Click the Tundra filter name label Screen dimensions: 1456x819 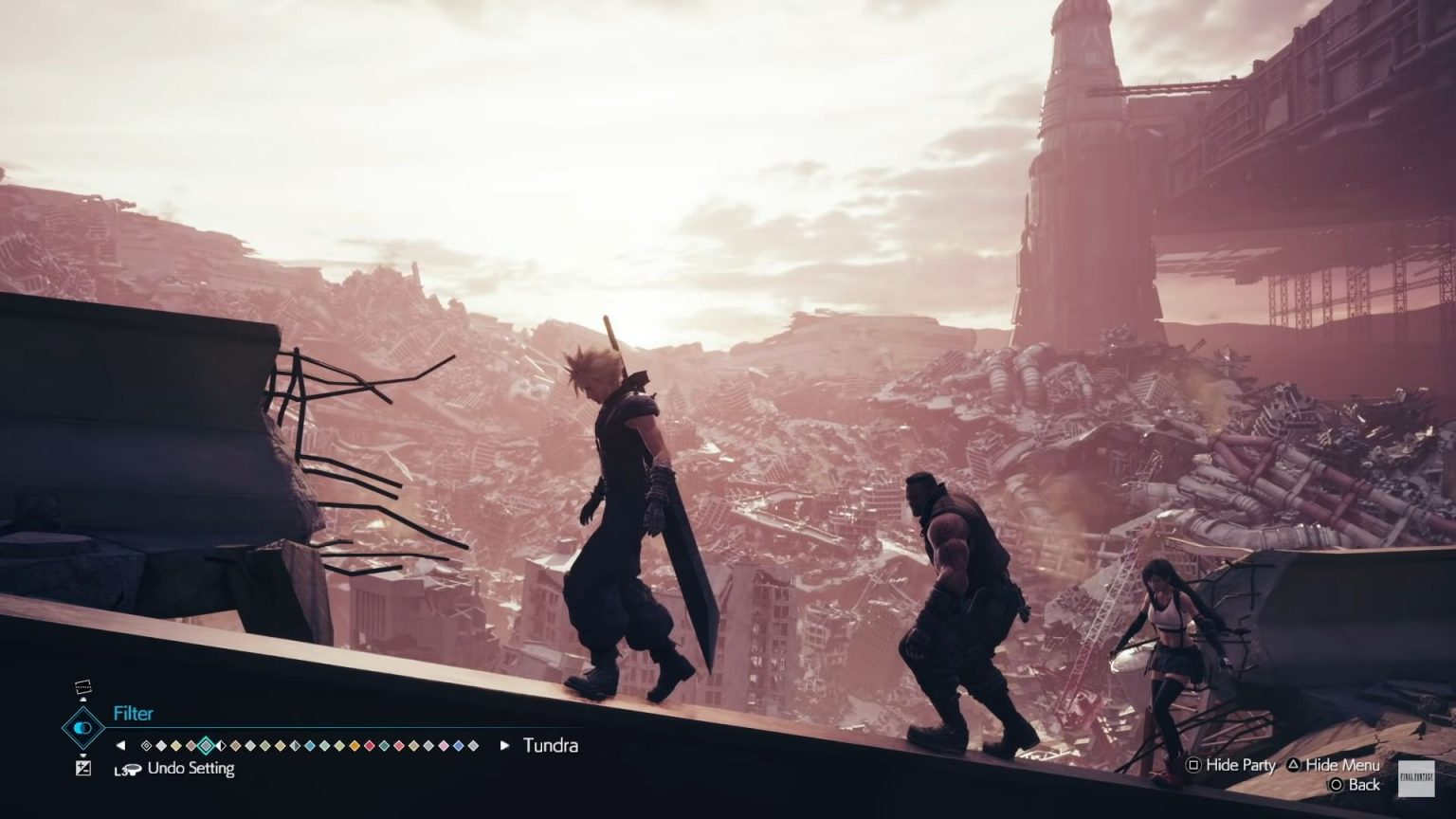coord(550,745)
